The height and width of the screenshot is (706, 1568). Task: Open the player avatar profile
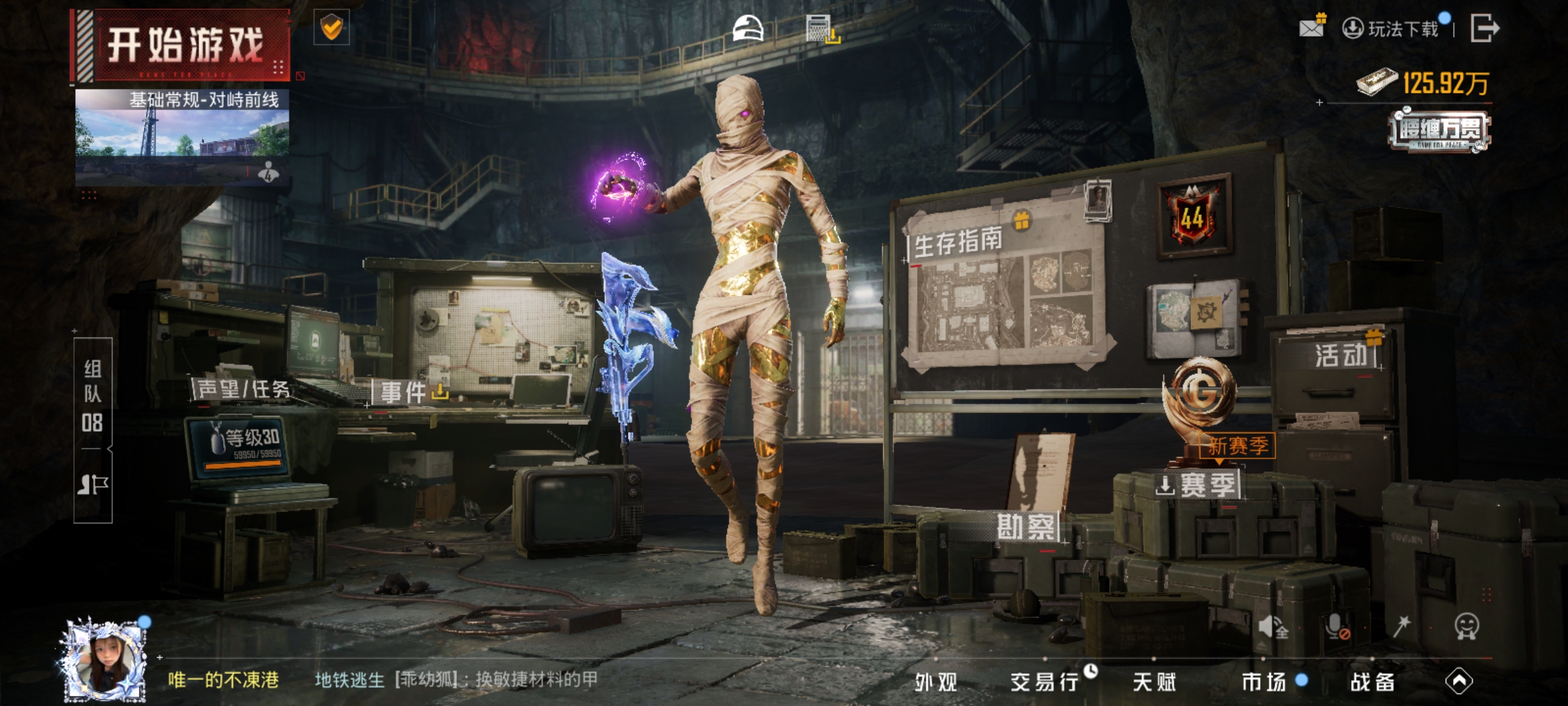[x=105, y=660]
